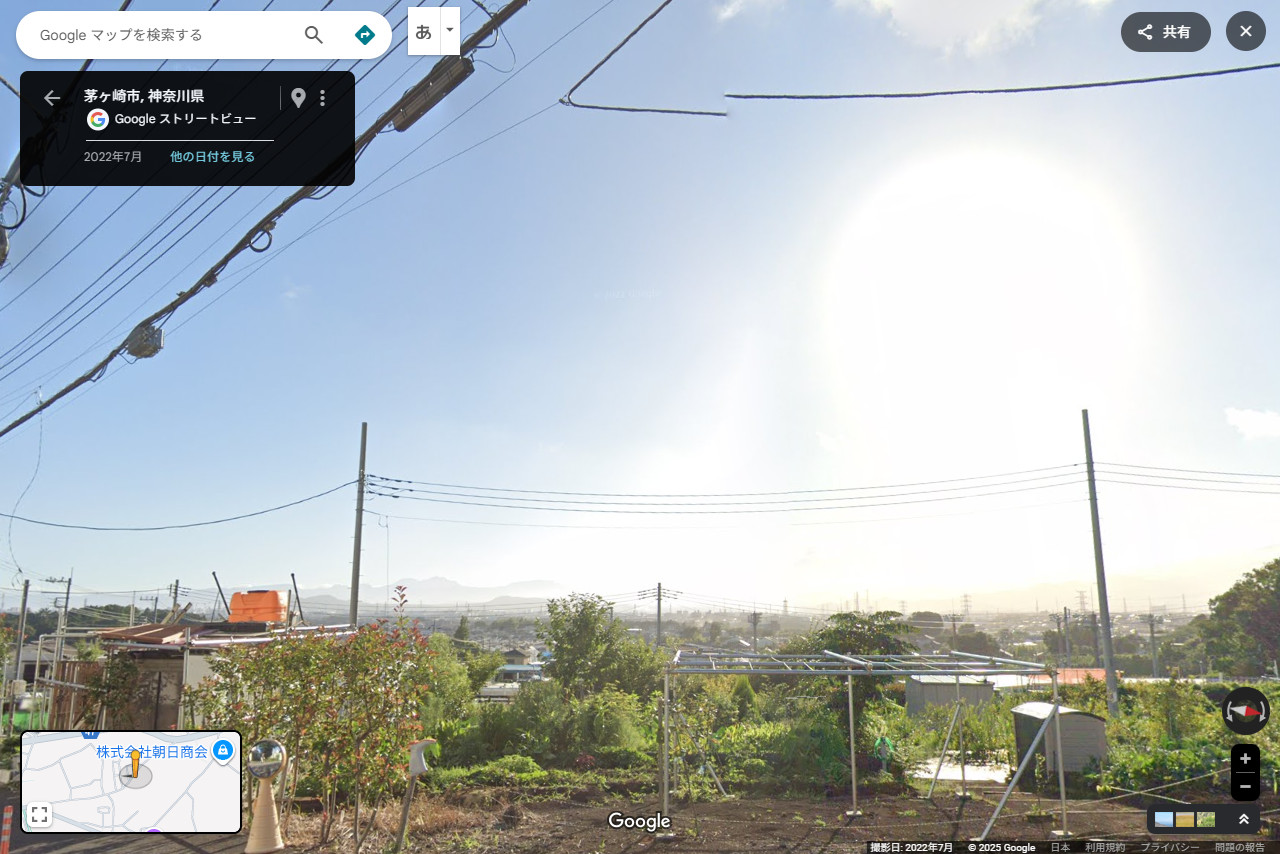Click the Google Maps search field
This screenshot has height=854, width=1280.
tap(160, 35)
